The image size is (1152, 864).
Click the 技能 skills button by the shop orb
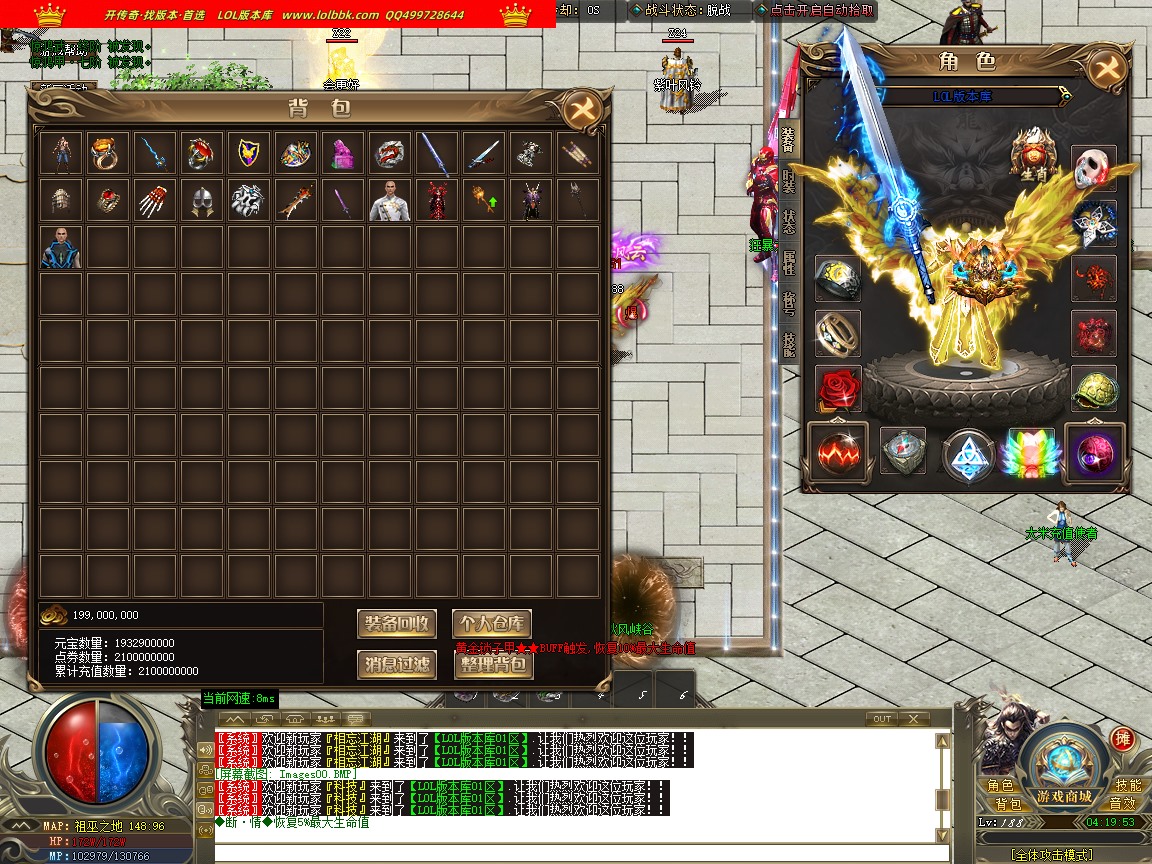pos(1127,786)
